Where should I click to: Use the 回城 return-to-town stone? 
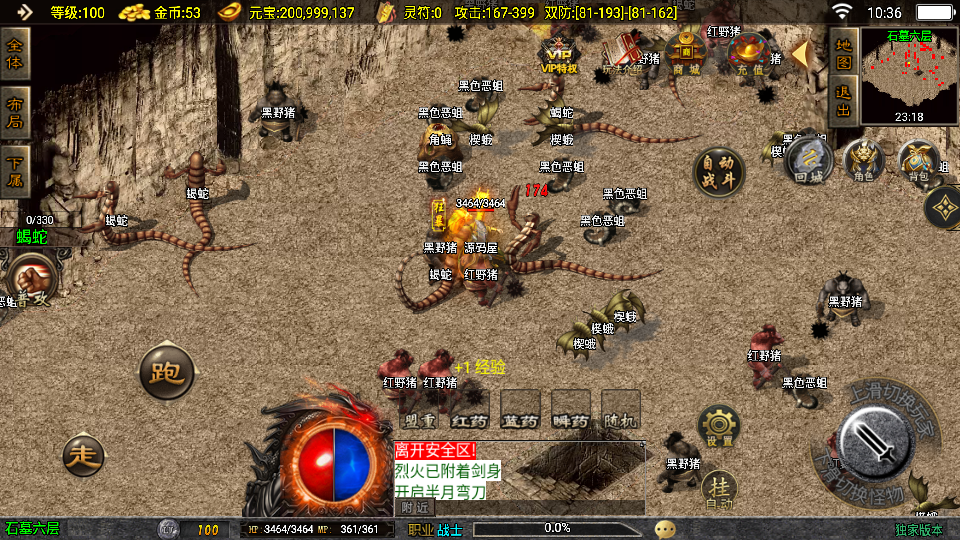pos(810,161)
